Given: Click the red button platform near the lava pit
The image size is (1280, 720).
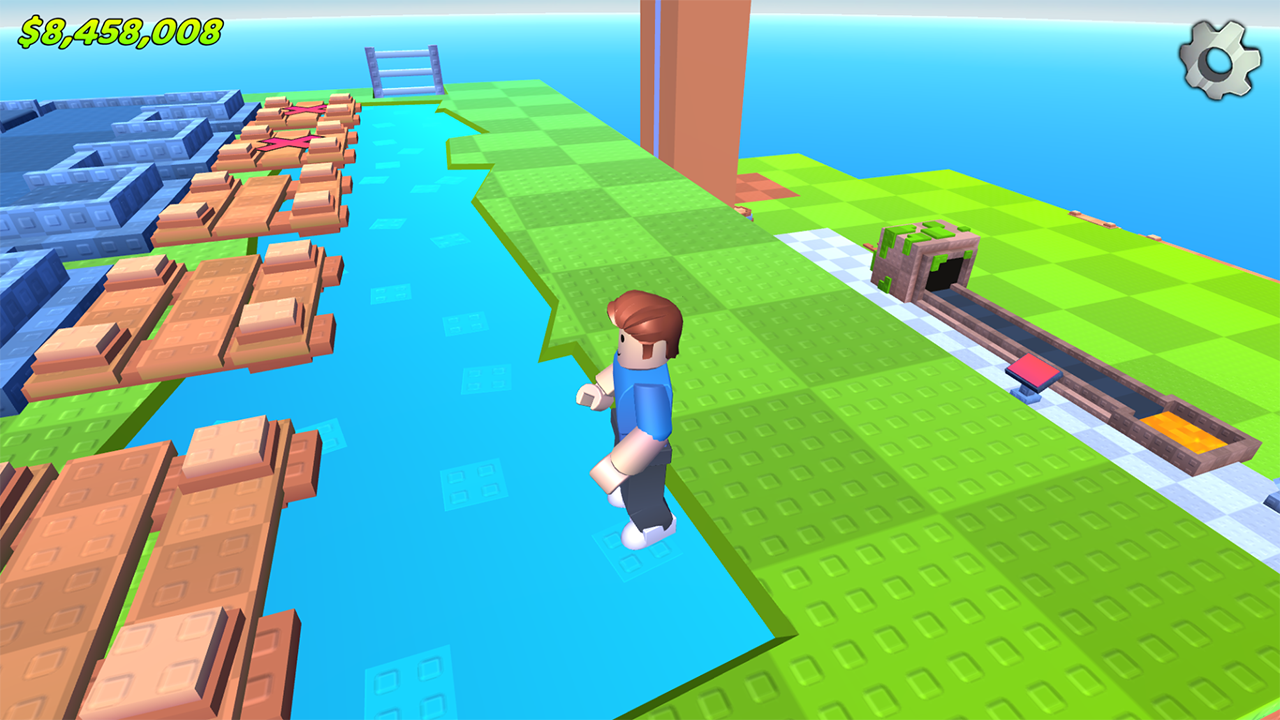Looking at the screenshot, I should pos(1032,372).
